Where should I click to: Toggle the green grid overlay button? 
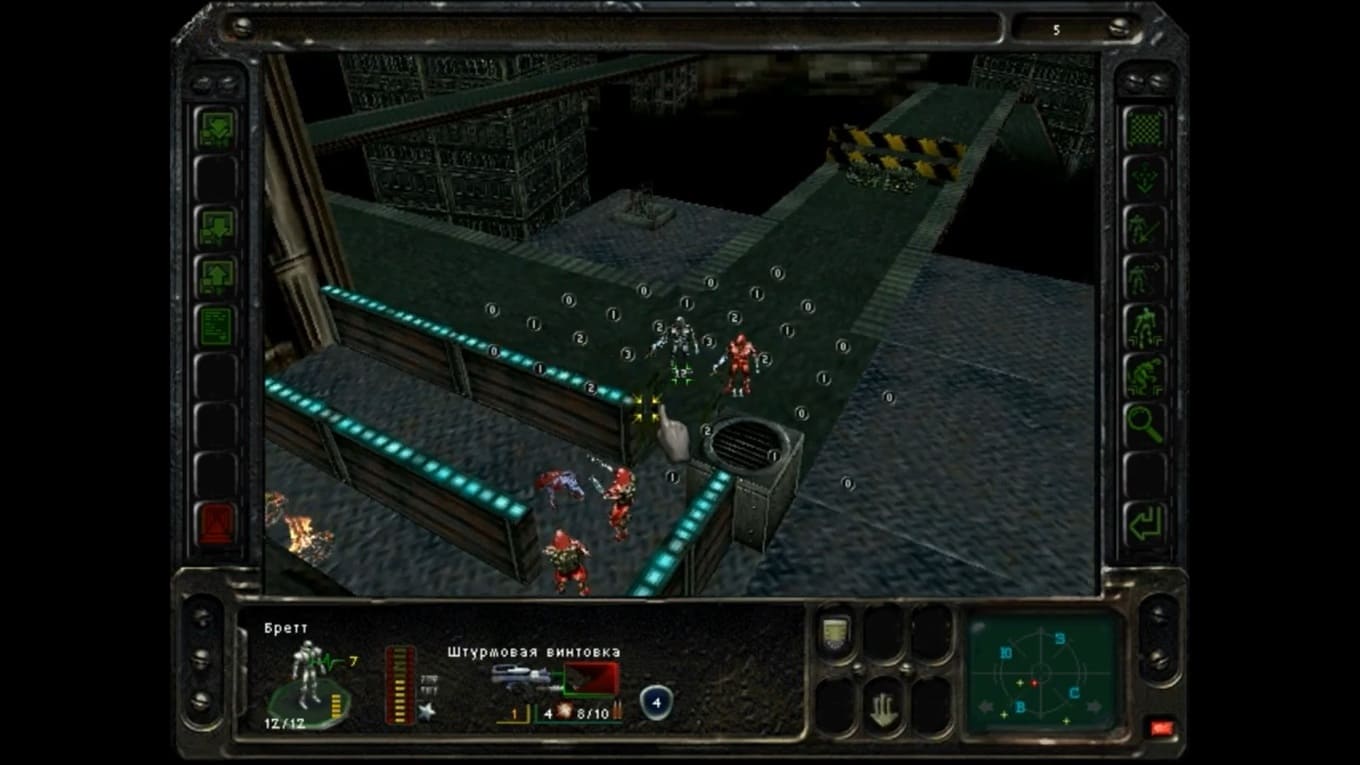pyautogui.click(x=1144, y=129)
